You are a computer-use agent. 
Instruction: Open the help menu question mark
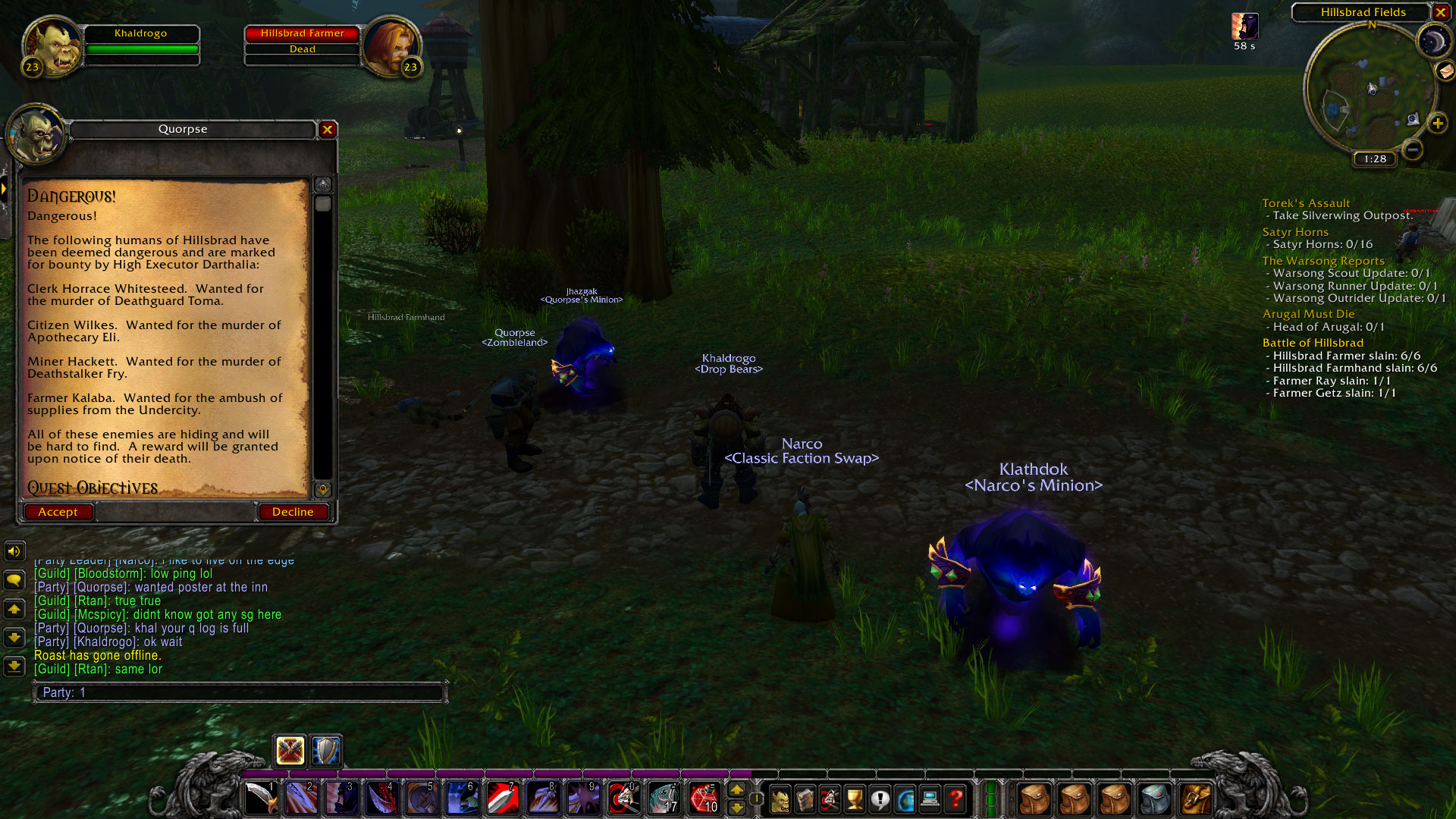point(955,798)
